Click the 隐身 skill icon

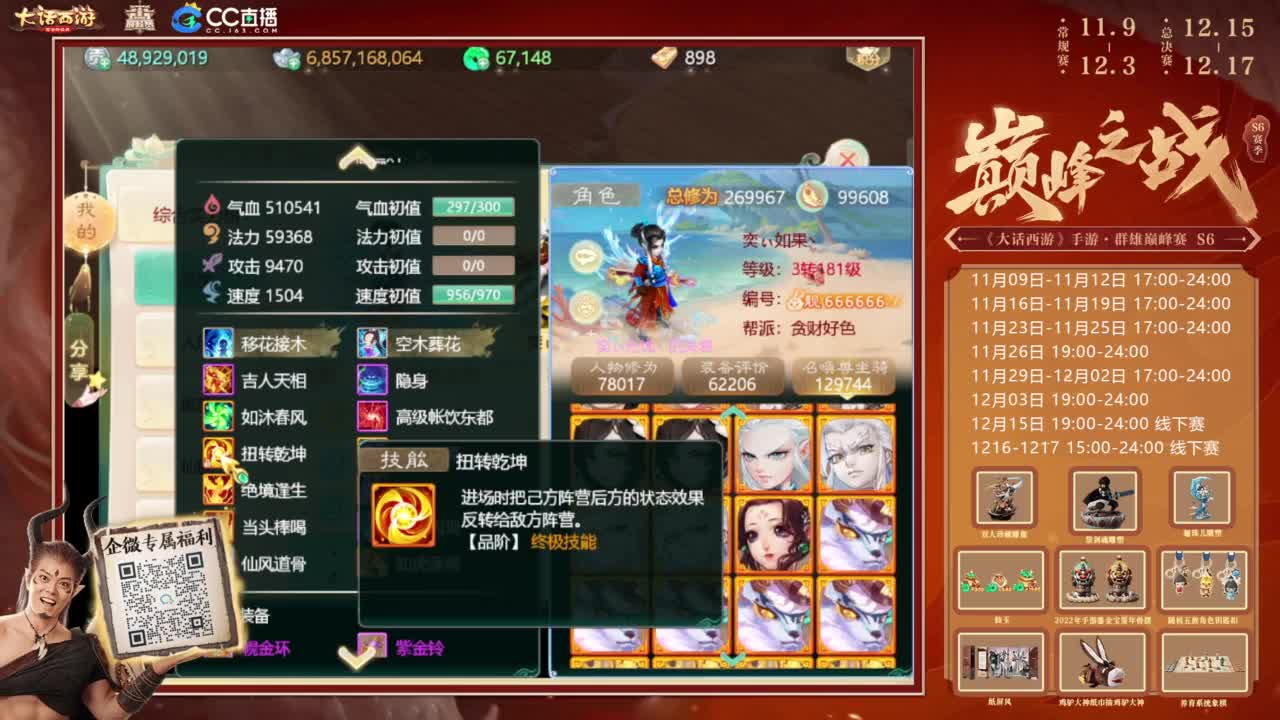(x=372, y=378)
